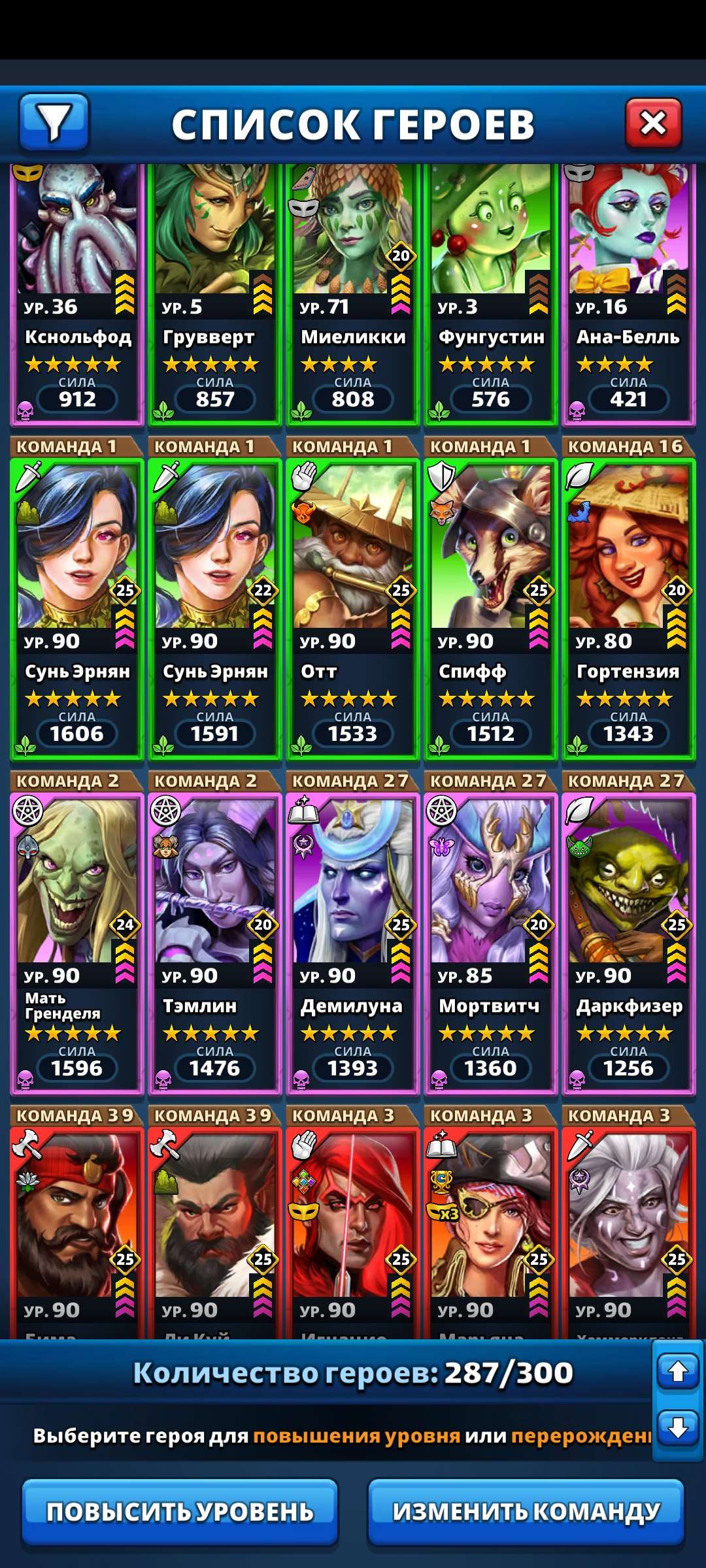Select the Демилуна hero card
Viewport: 706px width, 1568px height.
[x=352, y=943]
